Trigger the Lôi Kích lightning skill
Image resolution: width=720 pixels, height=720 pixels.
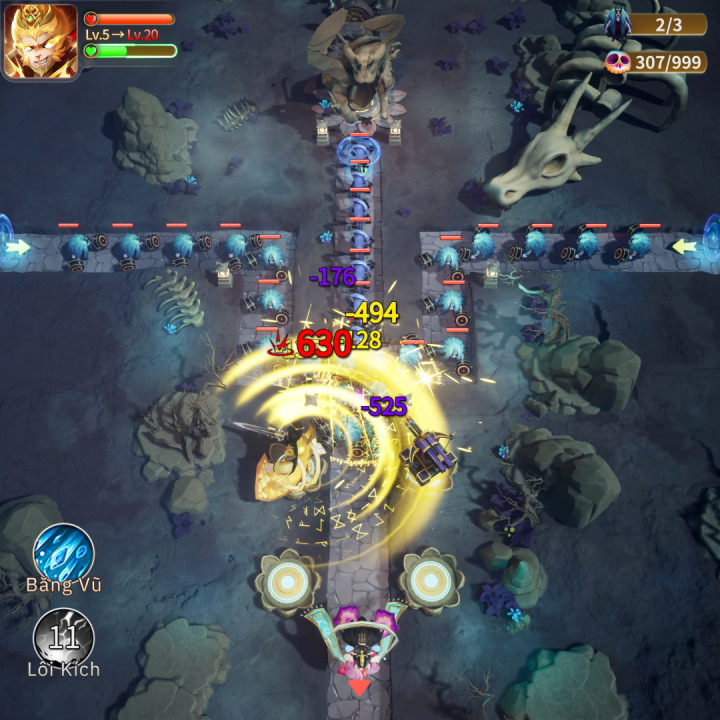click(x=64, y=636)
